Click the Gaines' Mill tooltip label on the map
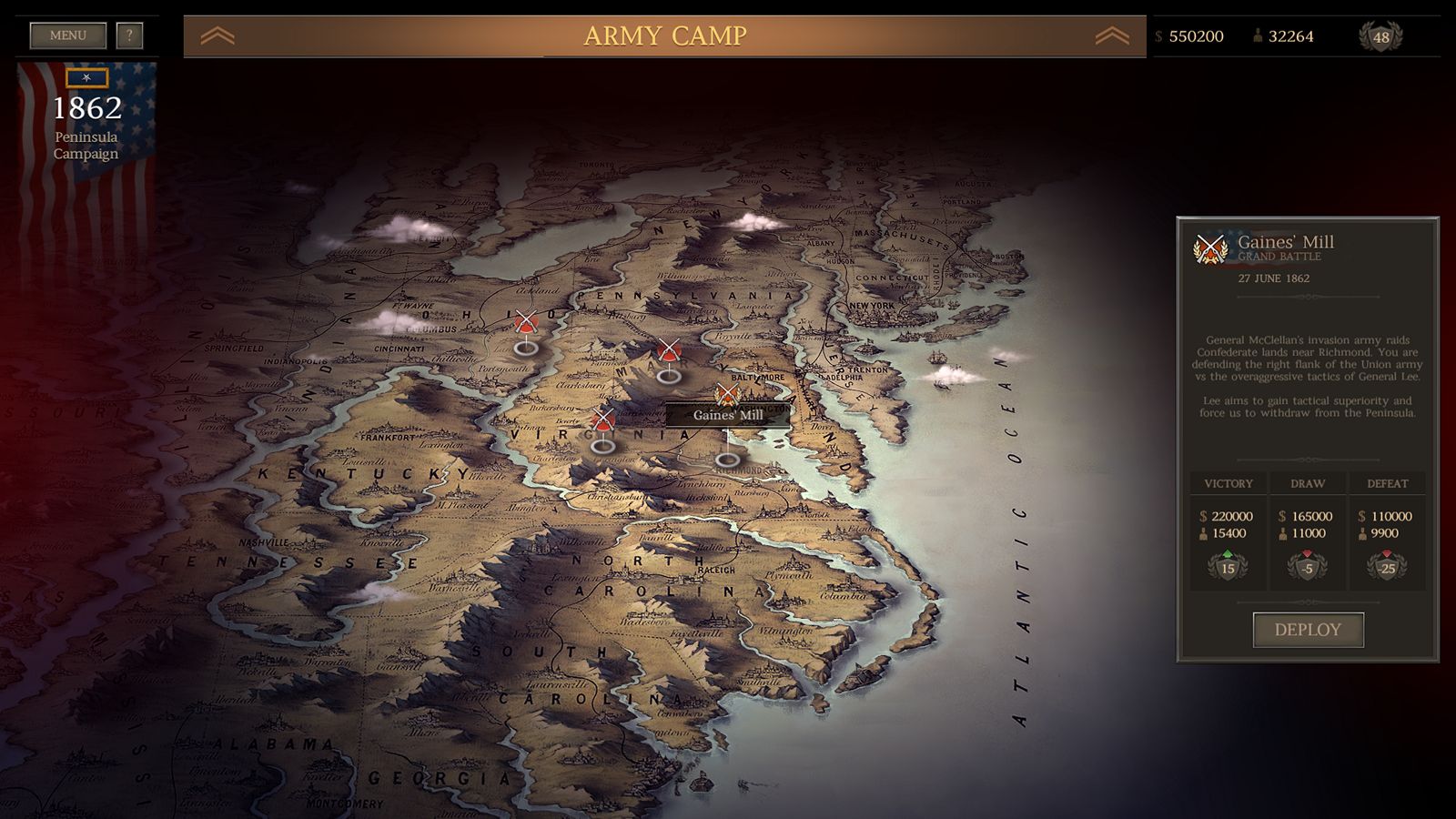The image size is (1456, 819). pyautogui.click(x=727, y=417)
